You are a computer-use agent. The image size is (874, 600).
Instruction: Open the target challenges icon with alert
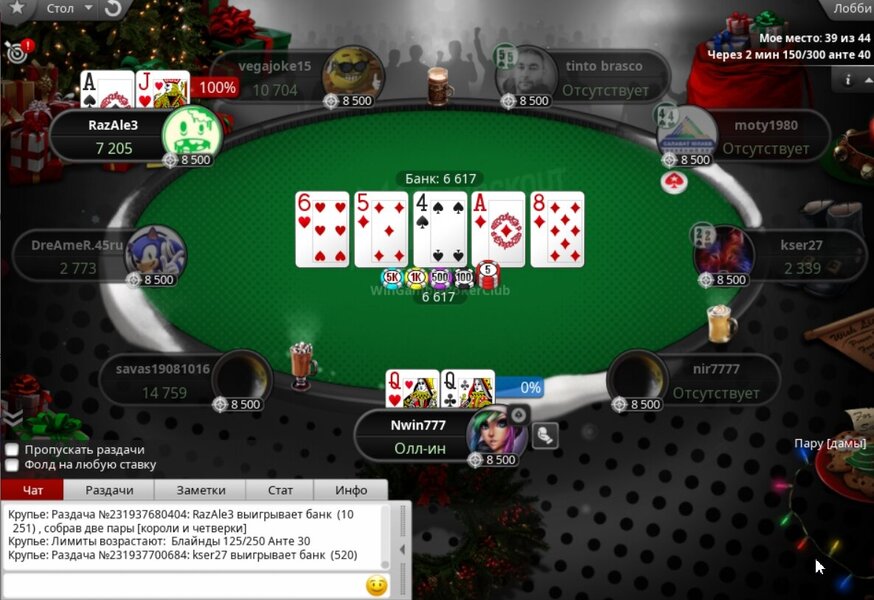click(17, 51)
